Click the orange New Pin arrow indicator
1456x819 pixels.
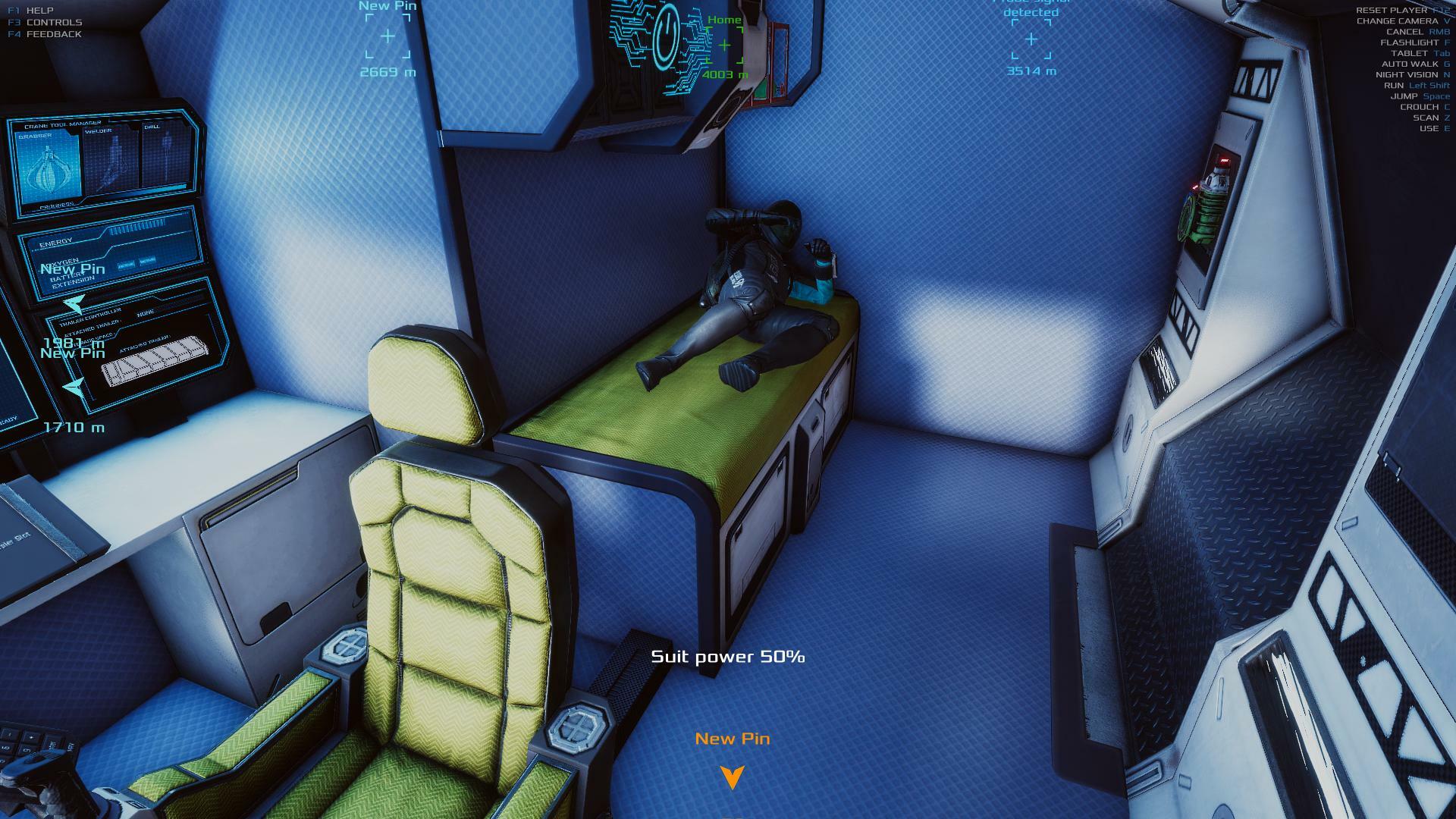(732, 777)
